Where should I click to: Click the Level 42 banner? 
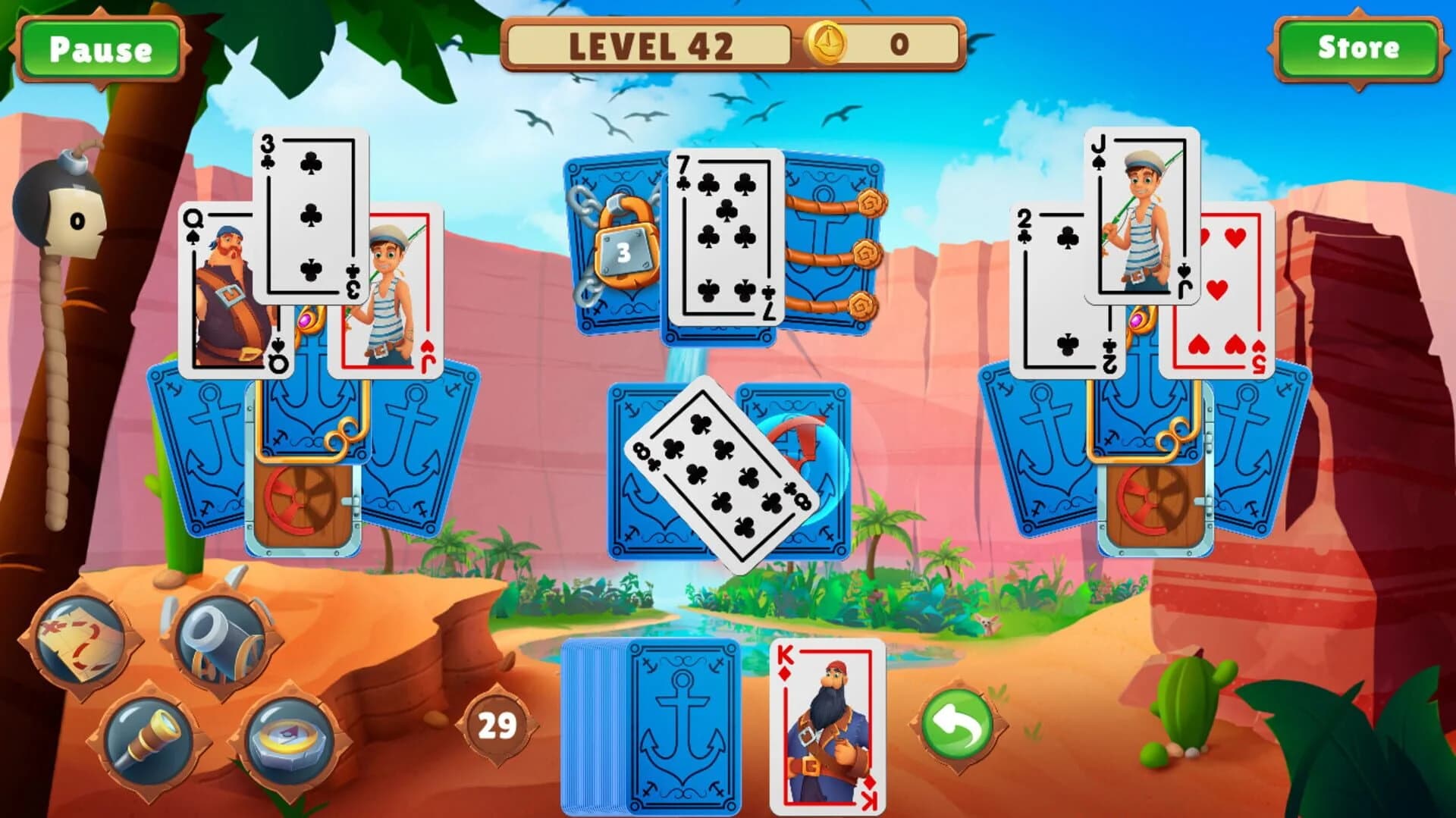652,45
